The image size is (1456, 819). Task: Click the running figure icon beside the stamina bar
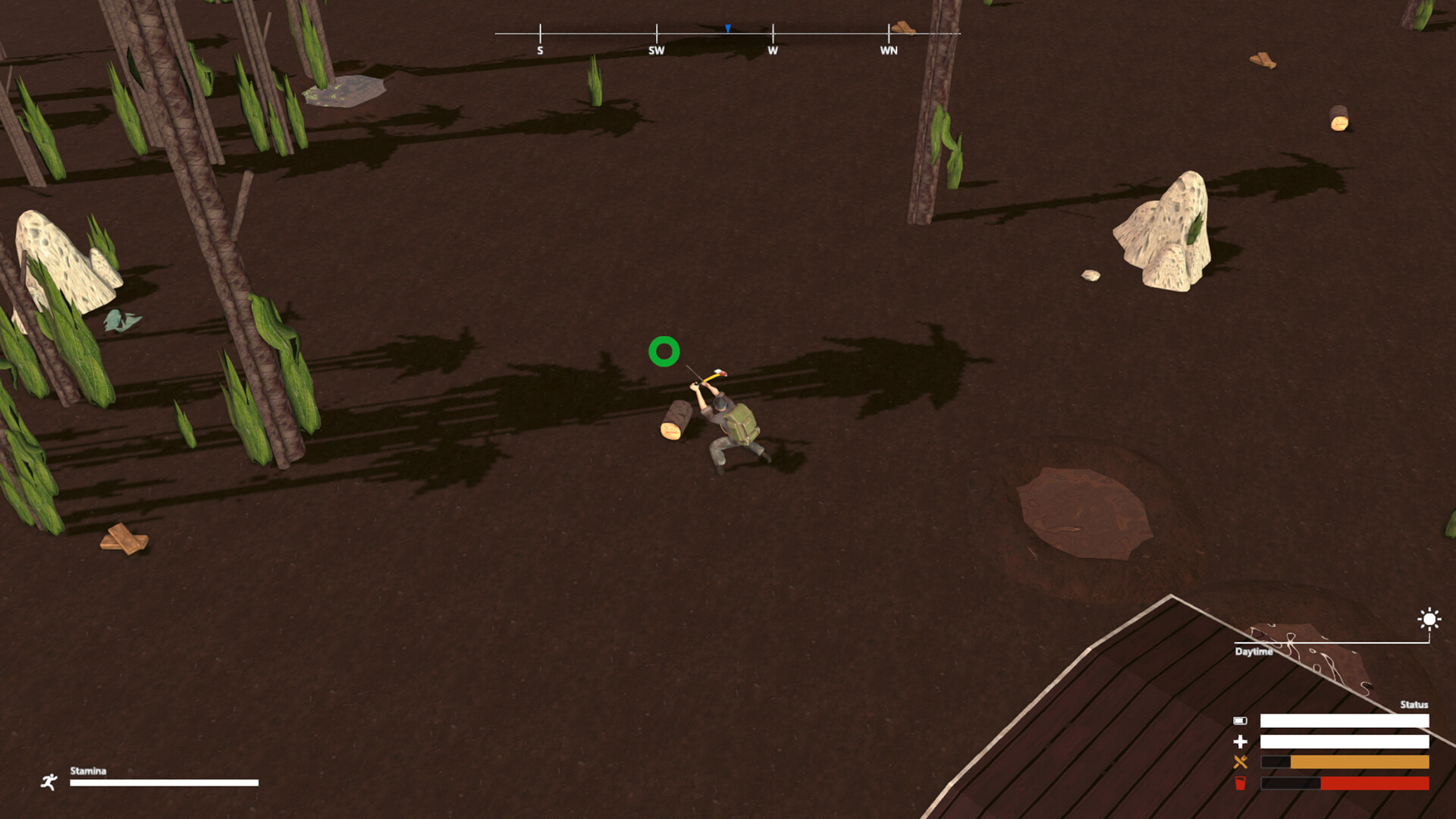pyautogui.click(x=49, y=782)
